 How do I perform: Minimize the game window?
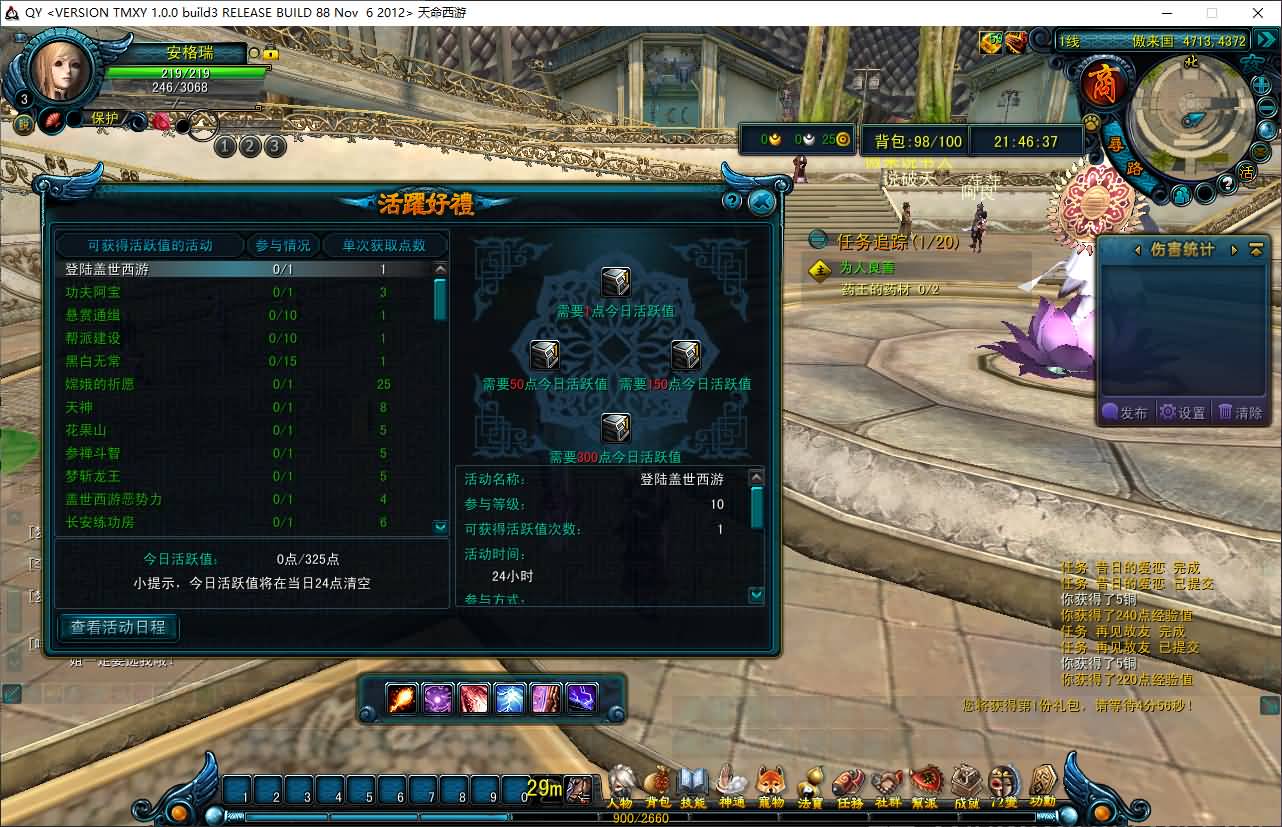click(1166, 13)
